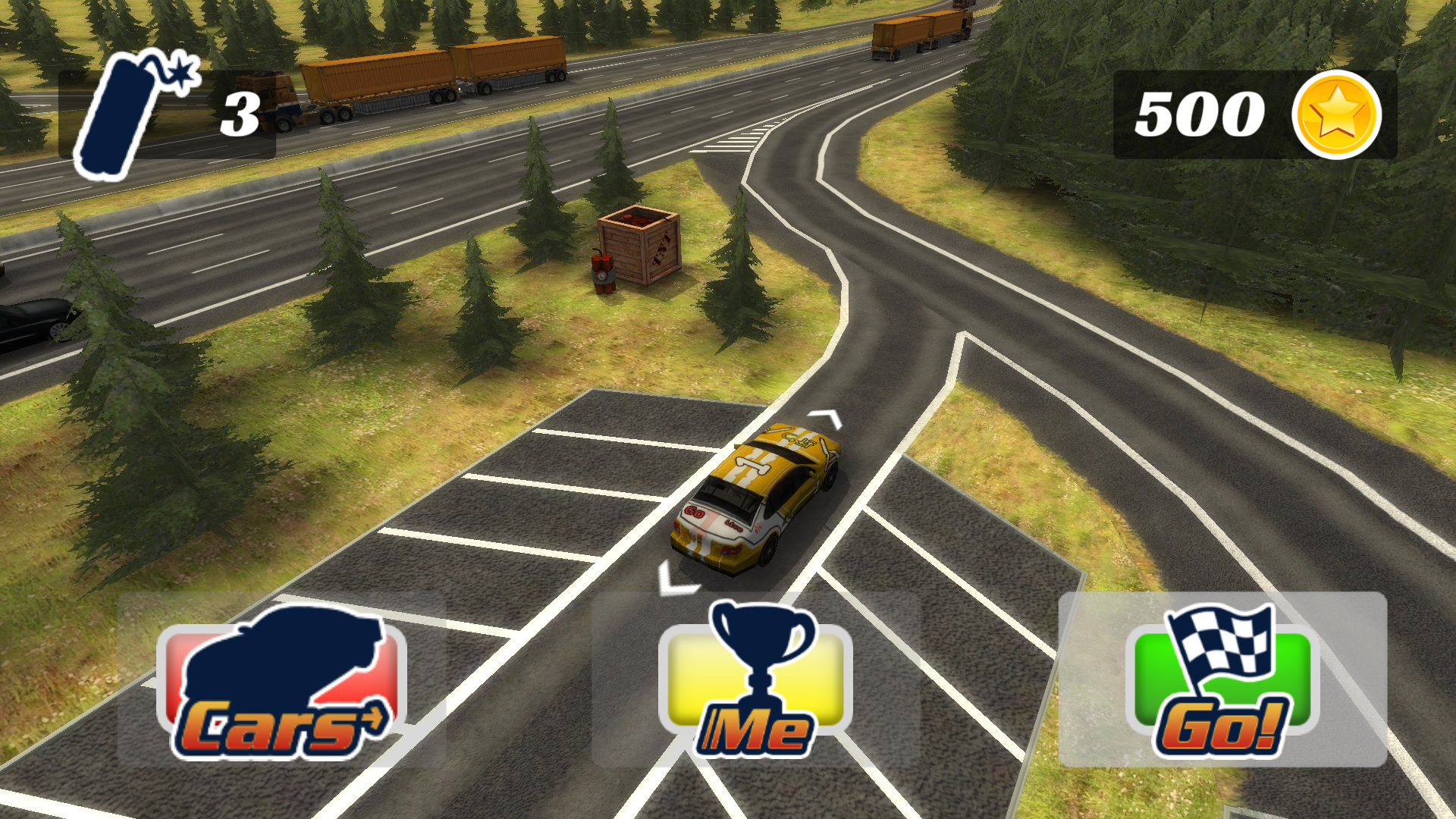Start the race with Go!

(x=1222, y=680)
